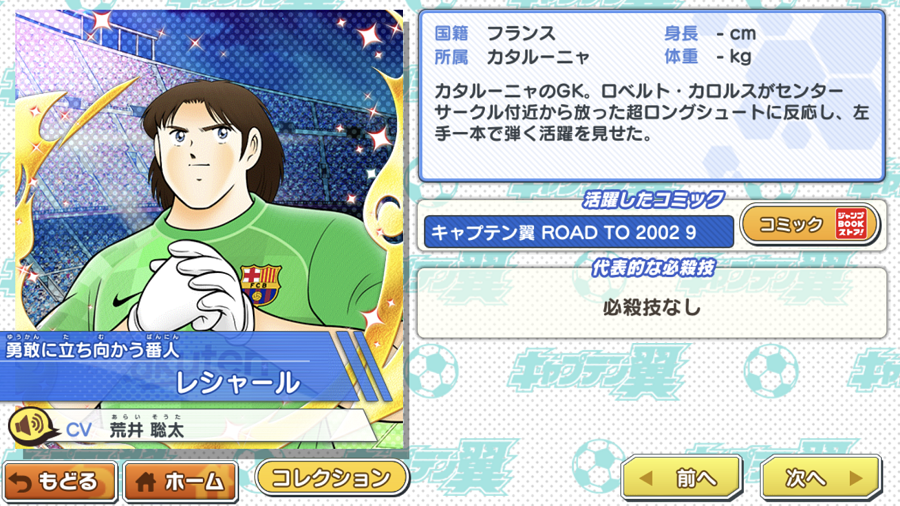This screenshot has height=506, width=900.
Task: Play the character voice speaker icon
Action: pos(30,427)
